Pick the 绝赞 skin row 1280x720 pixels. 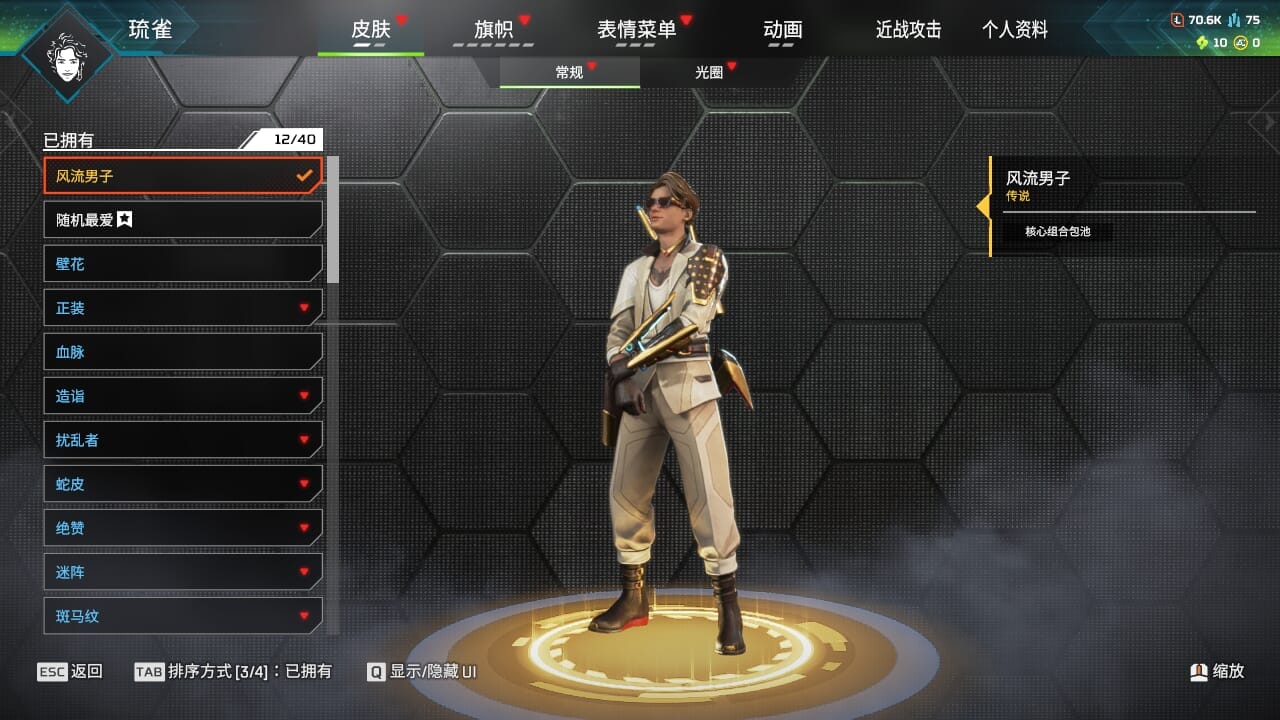183,528
